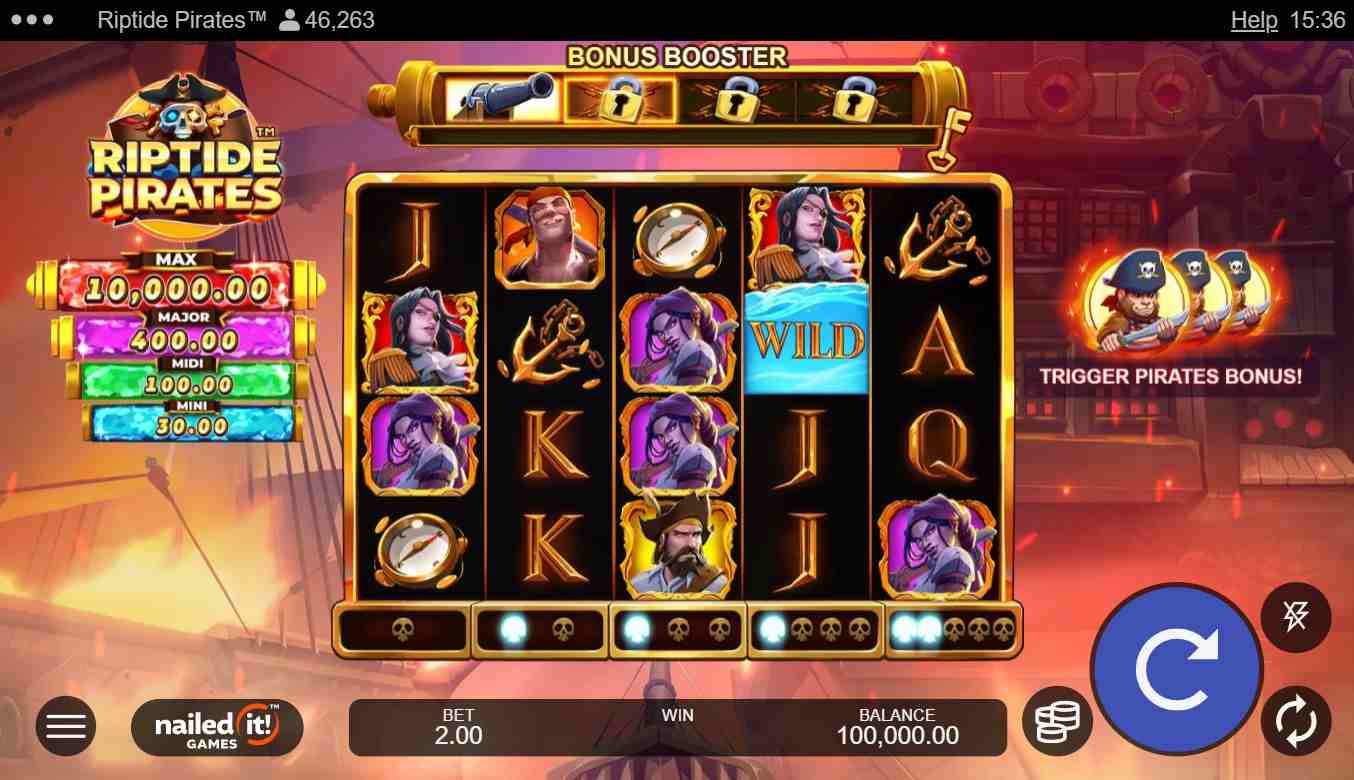Click the Nailed It! Games logo
The width and height of the screenshot is (1354, 780).
pos(217,727)
